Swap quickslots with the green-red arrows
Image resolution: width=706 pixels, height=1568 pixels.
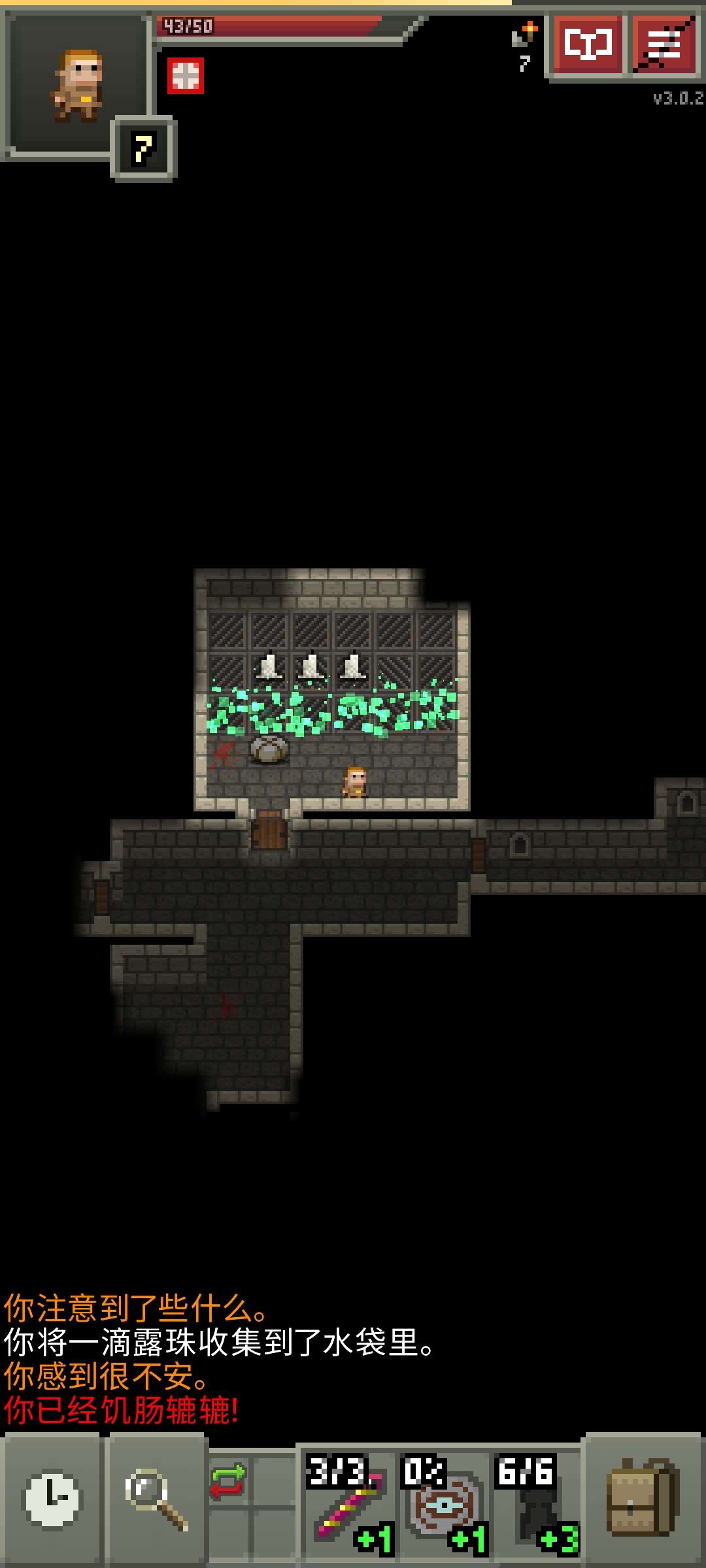pos(227,1481)
